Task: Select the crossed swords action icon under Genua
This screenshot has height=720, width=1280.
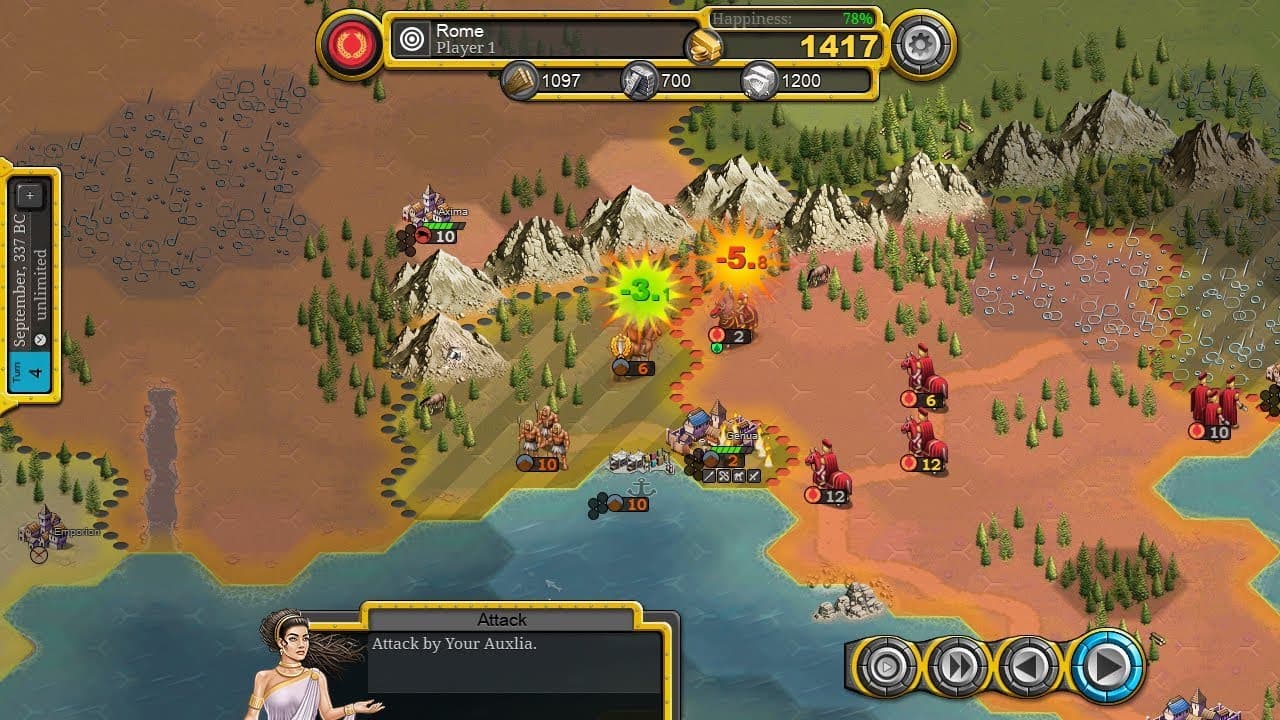Action: (752, 474)
